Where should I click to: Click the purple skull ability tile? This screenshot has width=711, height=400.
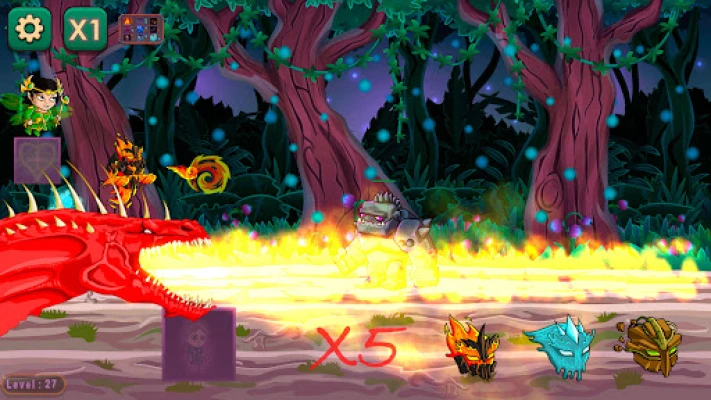point(199,343)
